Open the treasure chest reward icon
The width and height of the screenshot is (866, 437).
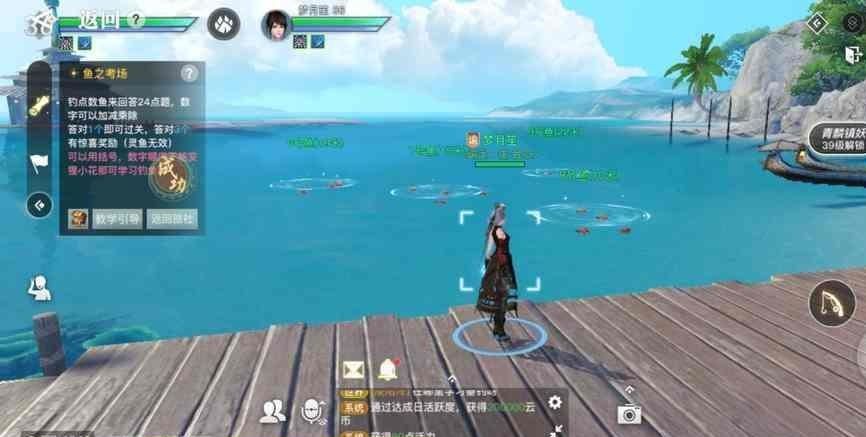coord(77,218)
